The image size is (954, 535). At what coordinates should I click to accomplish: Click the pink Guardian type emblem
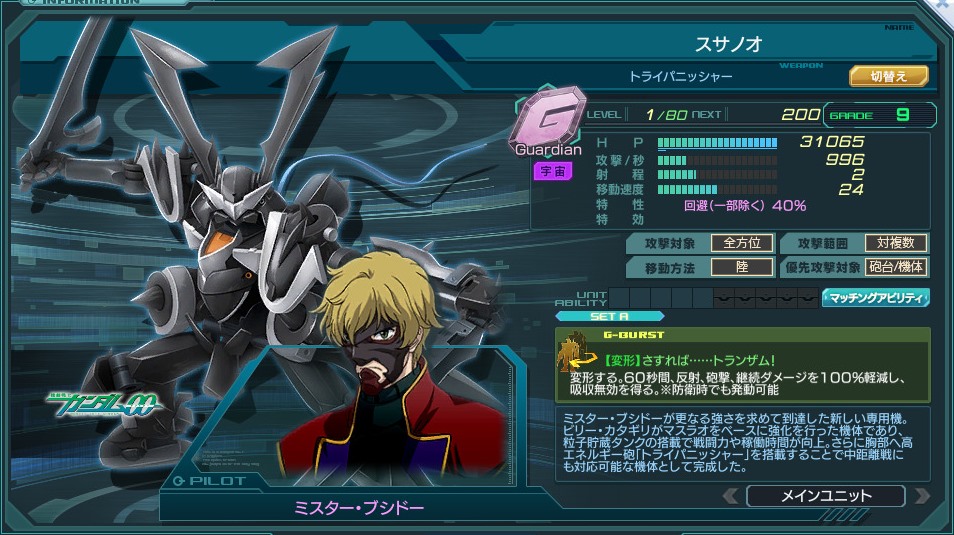pyautogui.click(x=547, y=120)
